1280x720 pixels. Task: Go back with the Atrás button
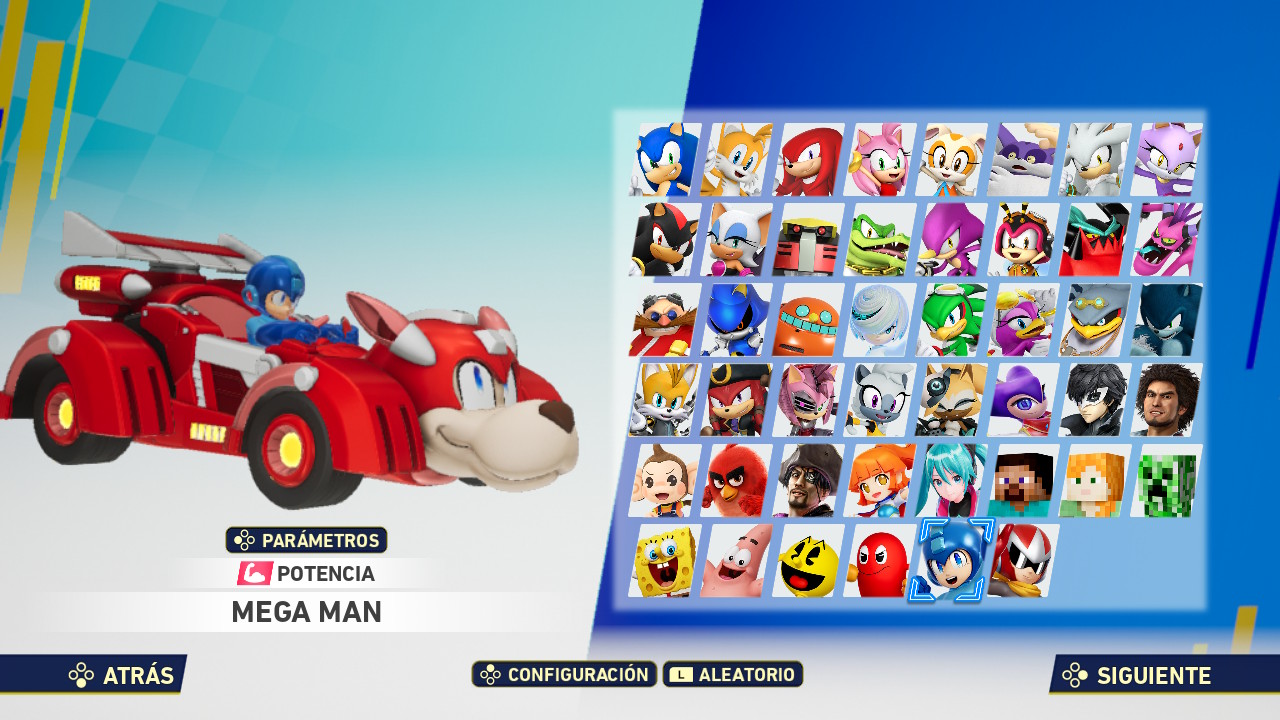click(122, 675)
